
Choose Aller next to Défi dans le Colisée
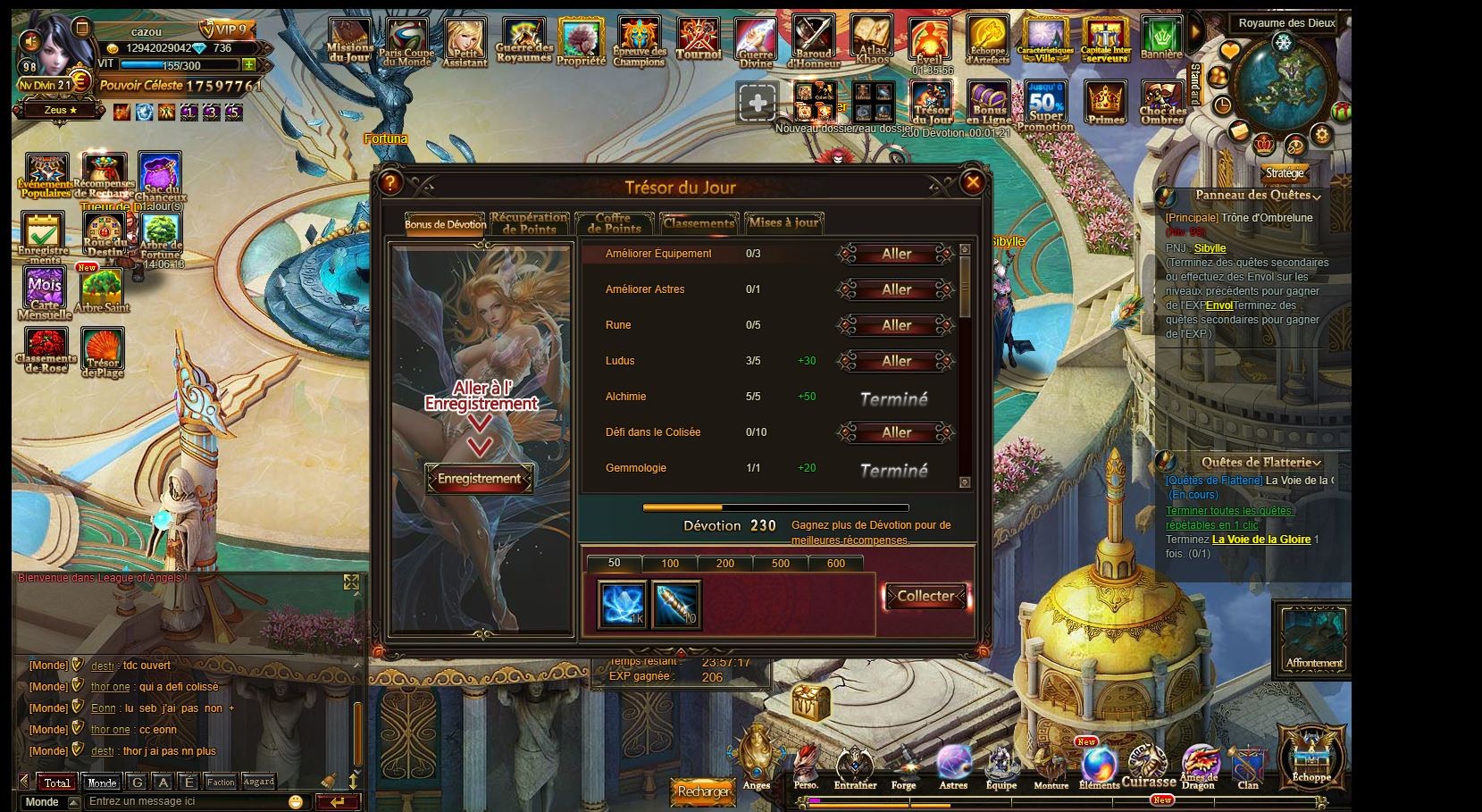click(x=896, y=433)
